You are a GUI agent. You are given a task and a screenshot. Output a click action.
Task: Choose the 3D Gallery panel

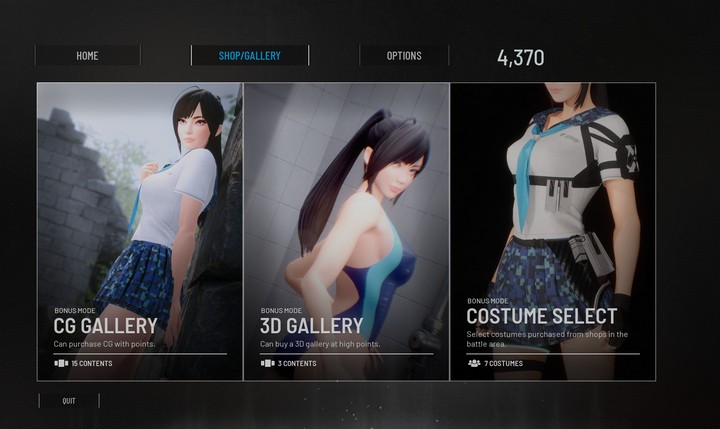(x=346, y=230)
